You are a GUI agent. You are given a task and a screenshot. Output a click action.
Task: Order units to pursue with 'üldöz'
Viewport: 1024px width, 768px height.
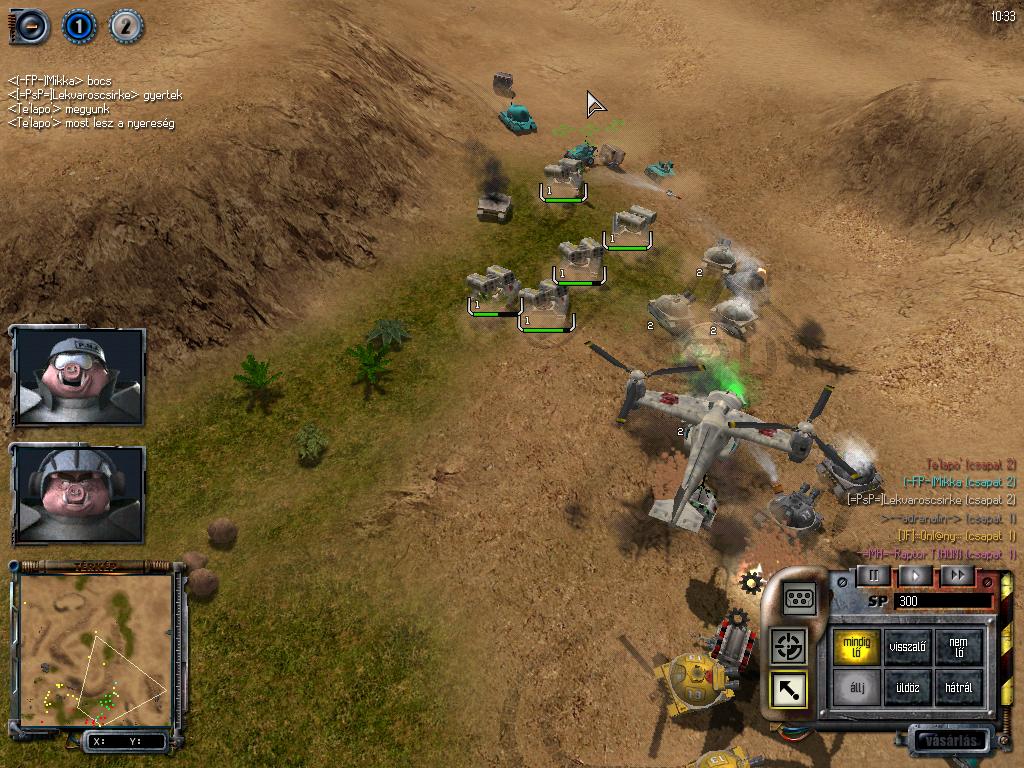point(908,689)
